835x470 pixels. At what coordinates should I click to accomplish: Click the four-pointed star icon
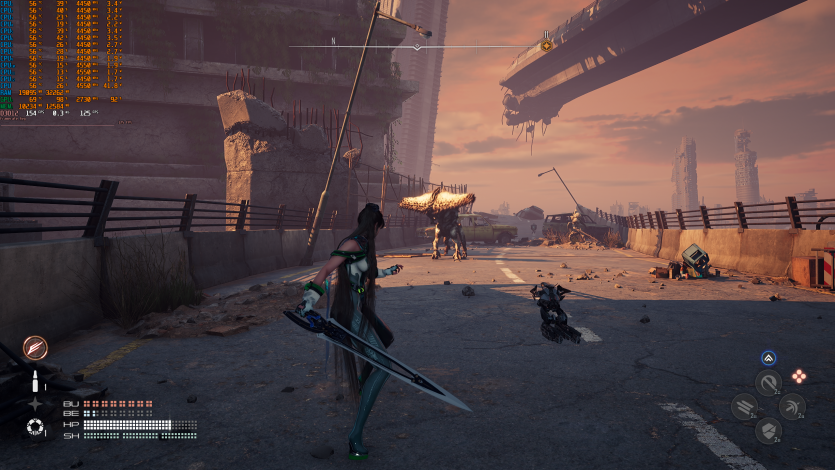[x=35, y=404]
